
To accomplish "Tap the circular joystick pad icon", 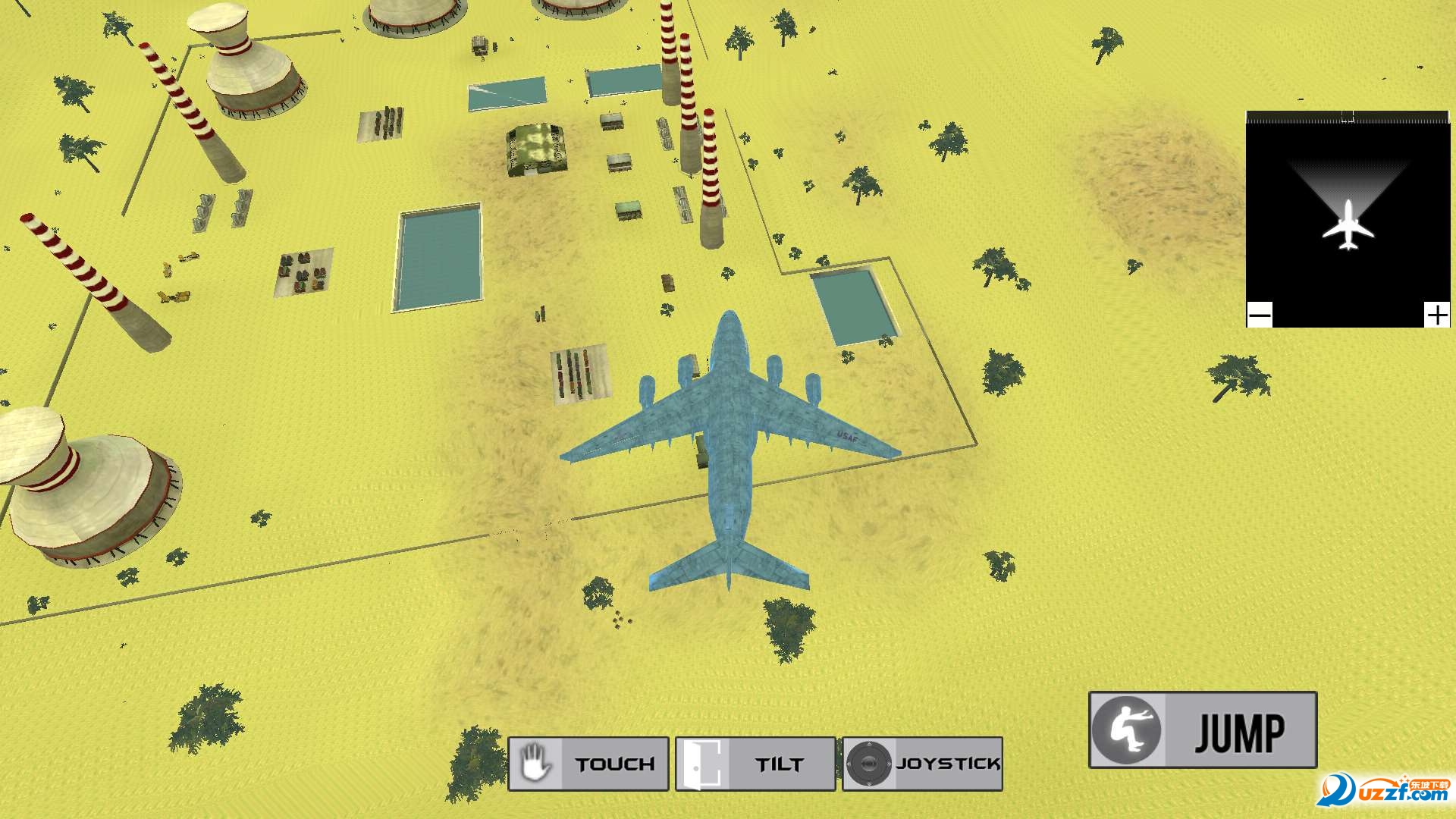I will [871, 764].
